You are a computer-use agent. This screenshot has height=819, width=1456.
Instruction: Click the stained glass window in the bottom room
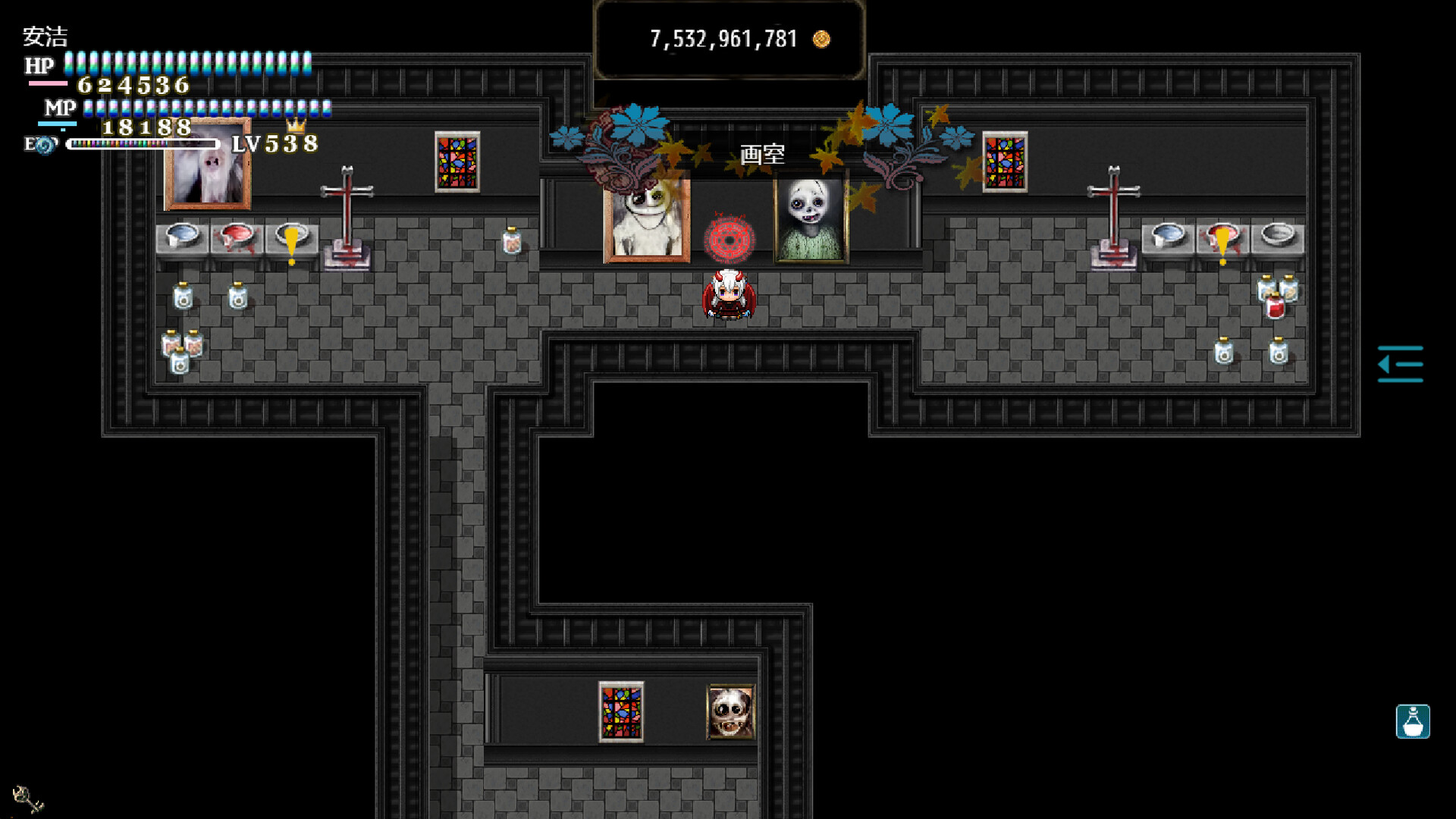(x=622, y=711)
